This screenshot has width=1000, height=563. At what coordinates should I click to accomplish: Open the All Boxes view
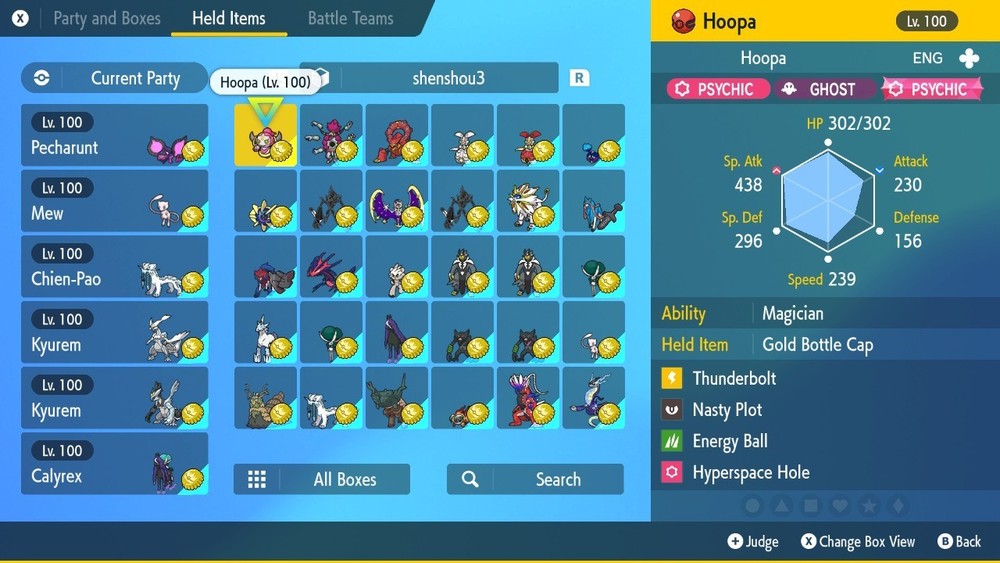click(x=322, y=479)
